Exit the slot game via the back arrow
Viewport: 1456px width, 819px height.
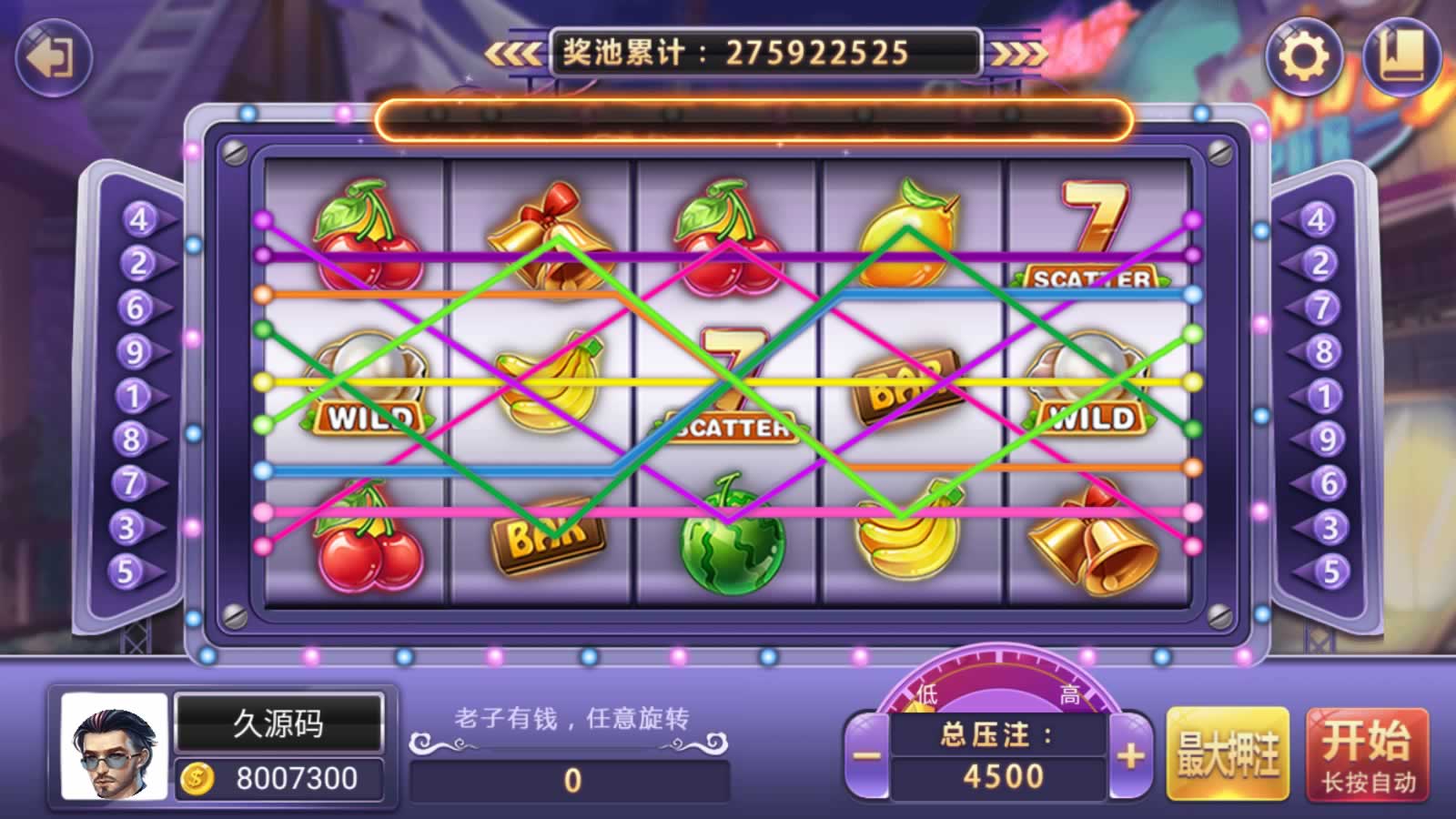[x=54, y=57]
